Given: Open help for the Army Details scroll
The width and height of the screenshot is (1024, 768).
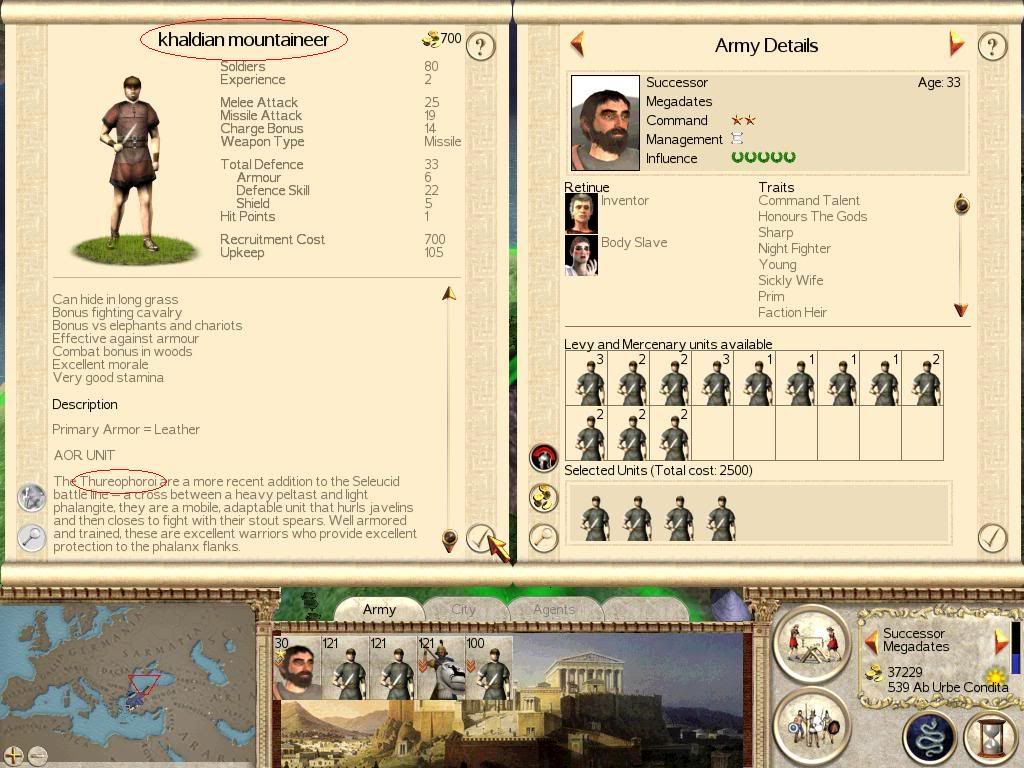Looking at the screenshot, I should [991, 46].
